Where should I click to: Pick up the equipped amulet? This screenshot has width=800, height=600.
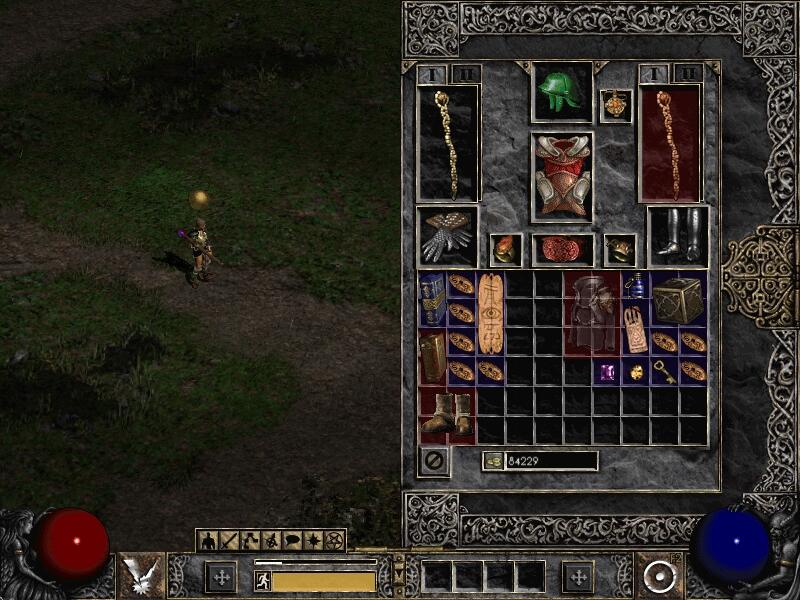615,106
